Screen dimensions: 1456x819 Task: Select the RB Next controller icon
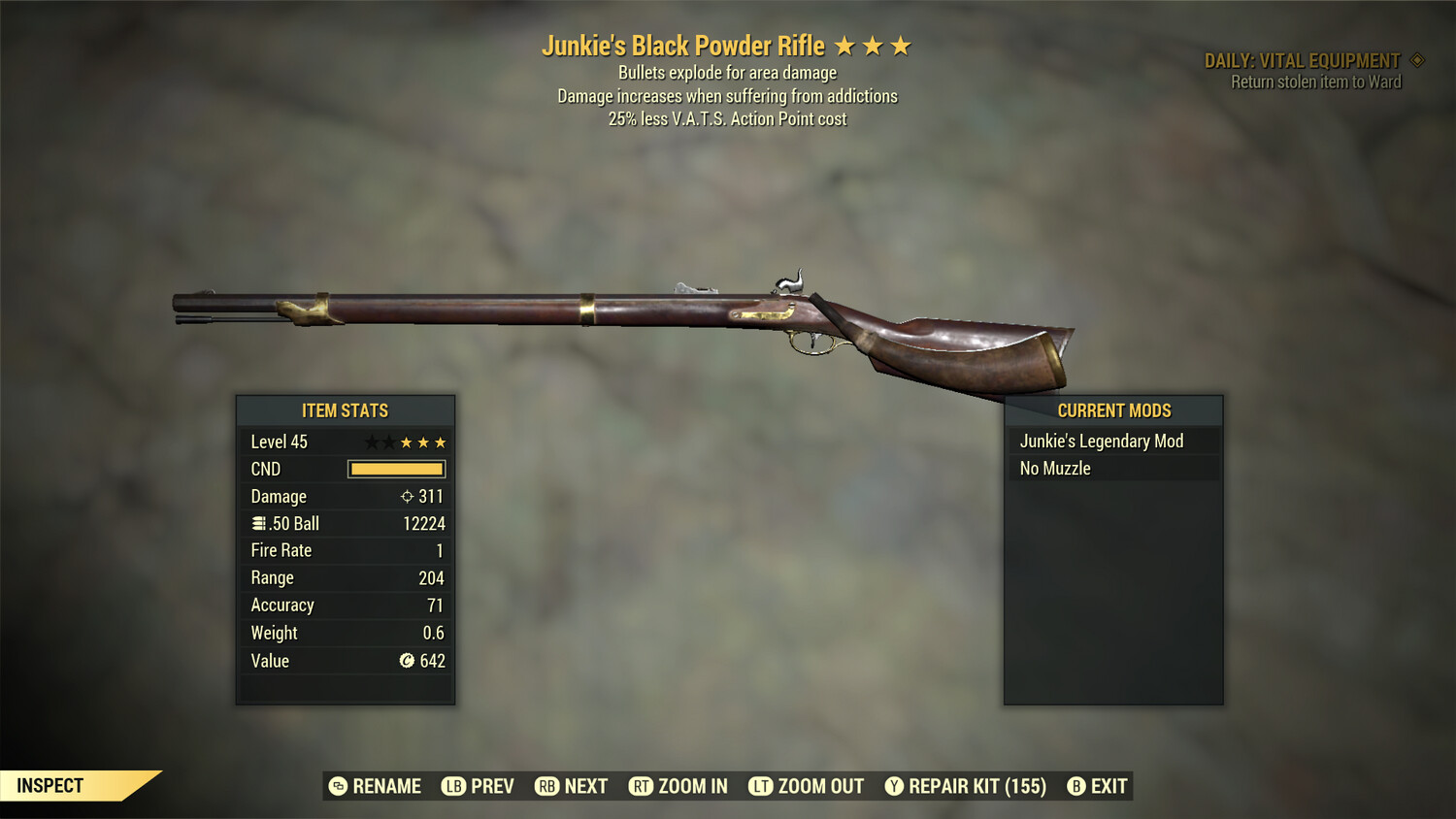pyautogui.click(x=545, y=786)
